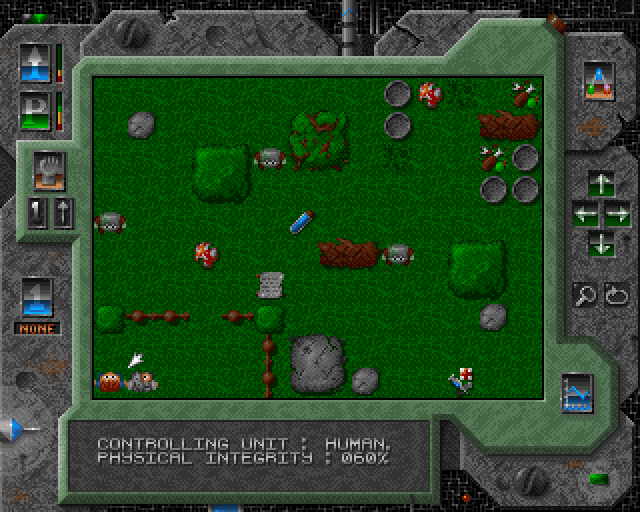Activate the magnifying glass tool
This screenshot has height=512, width=640.
pyautogui.click(x=585, y=295)
